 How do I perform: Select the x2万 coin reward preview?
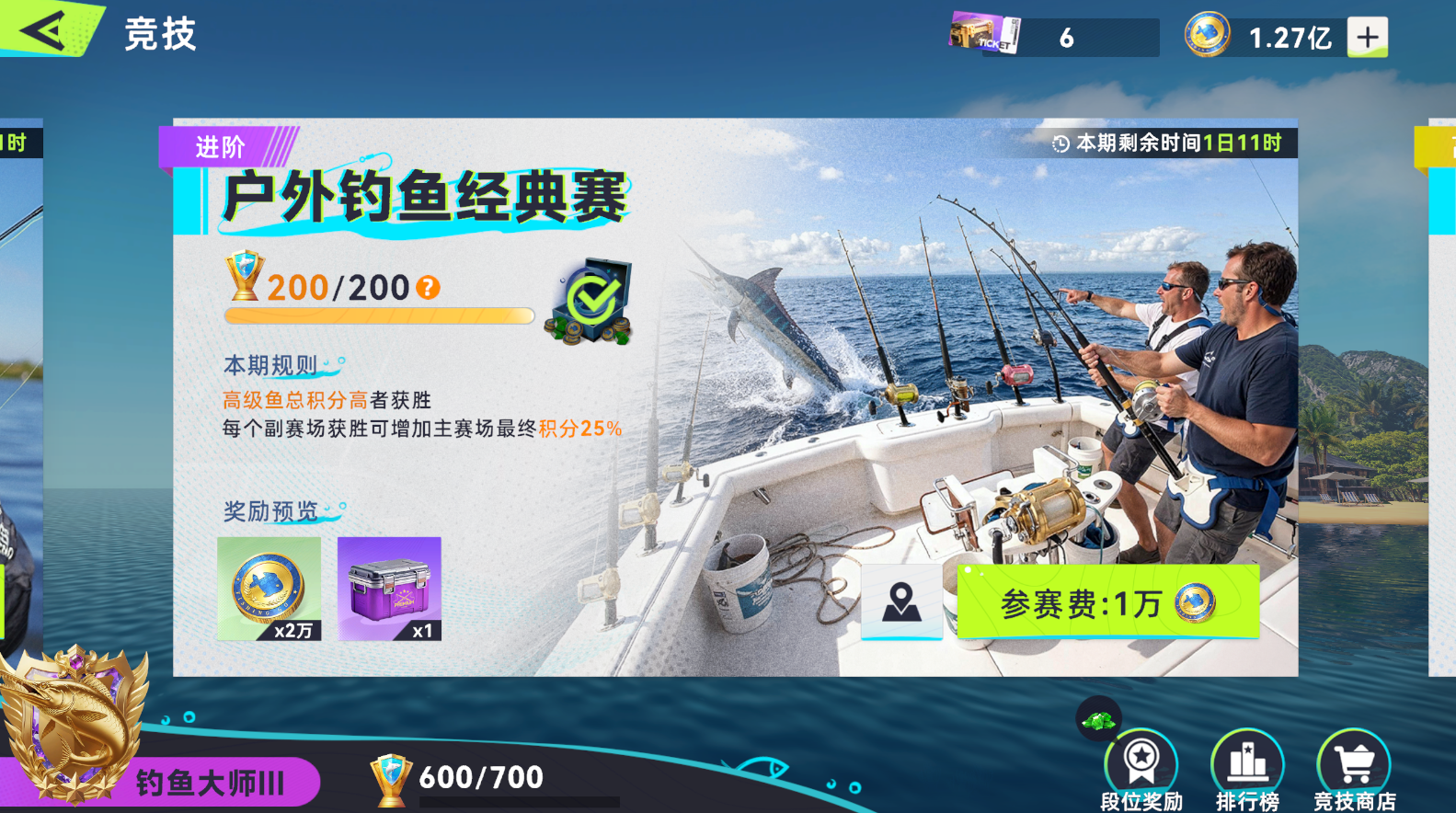coord(268,589)
